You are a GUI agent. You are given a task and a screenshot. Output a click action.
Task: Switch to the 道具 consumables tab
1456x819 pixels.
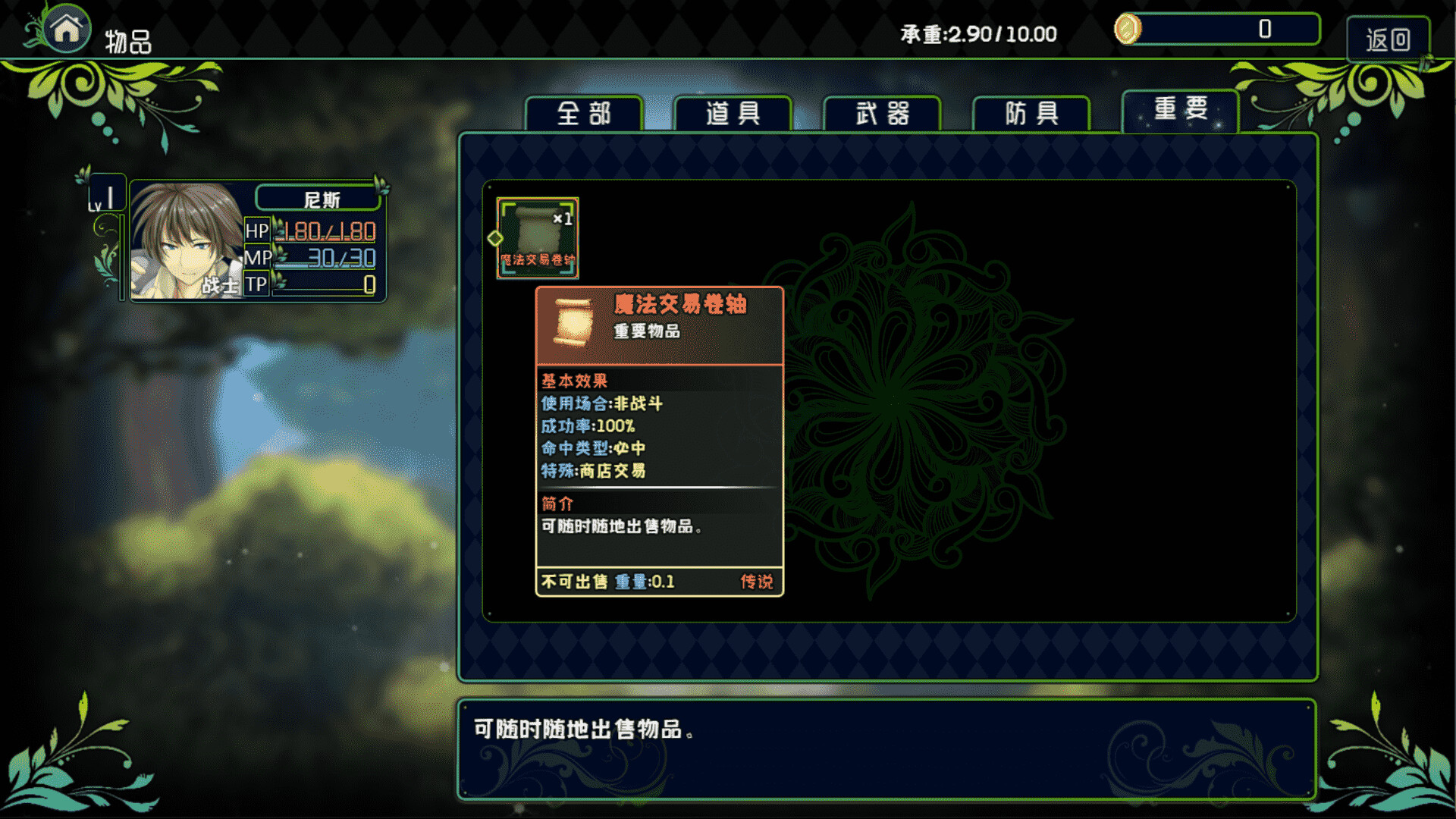pyautogui.click(x=734, y=114)
